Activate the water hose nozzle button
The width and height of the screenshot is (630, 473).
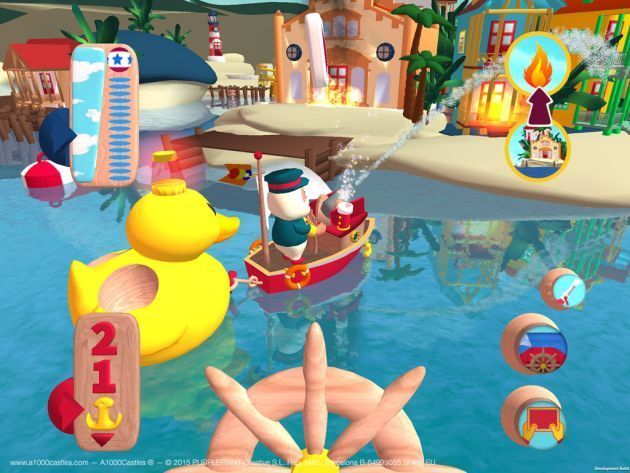click(x=560, y=290)
